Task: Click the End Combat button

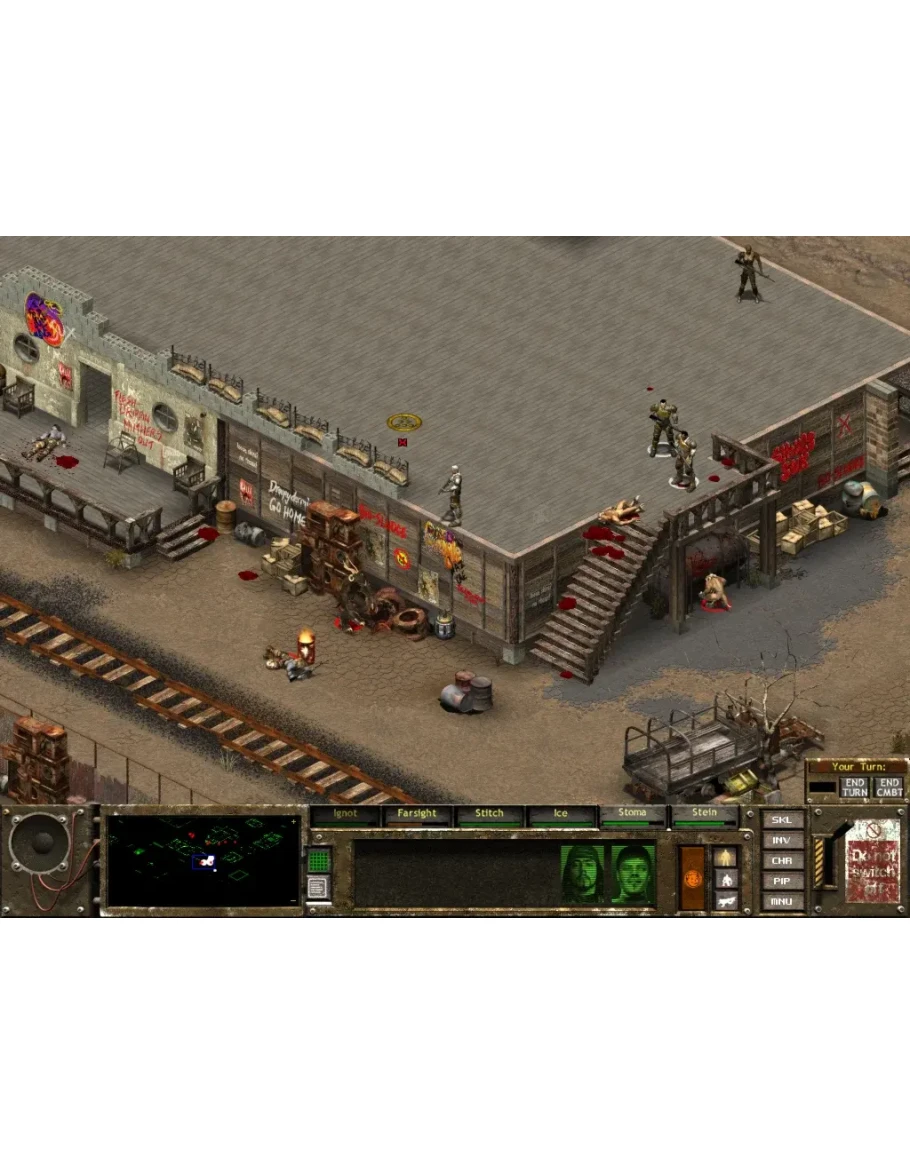Action: click(x=888, y=787)
